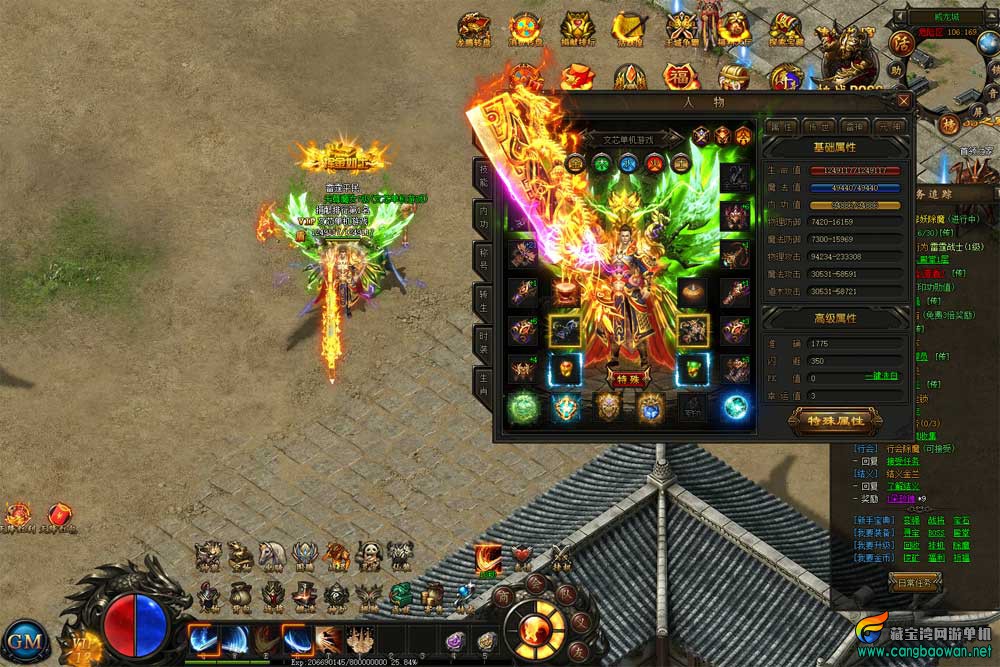The image size is (1000, 667).
Task: Open the 日常任务 daily quests button
Action: tap(915, 581)
